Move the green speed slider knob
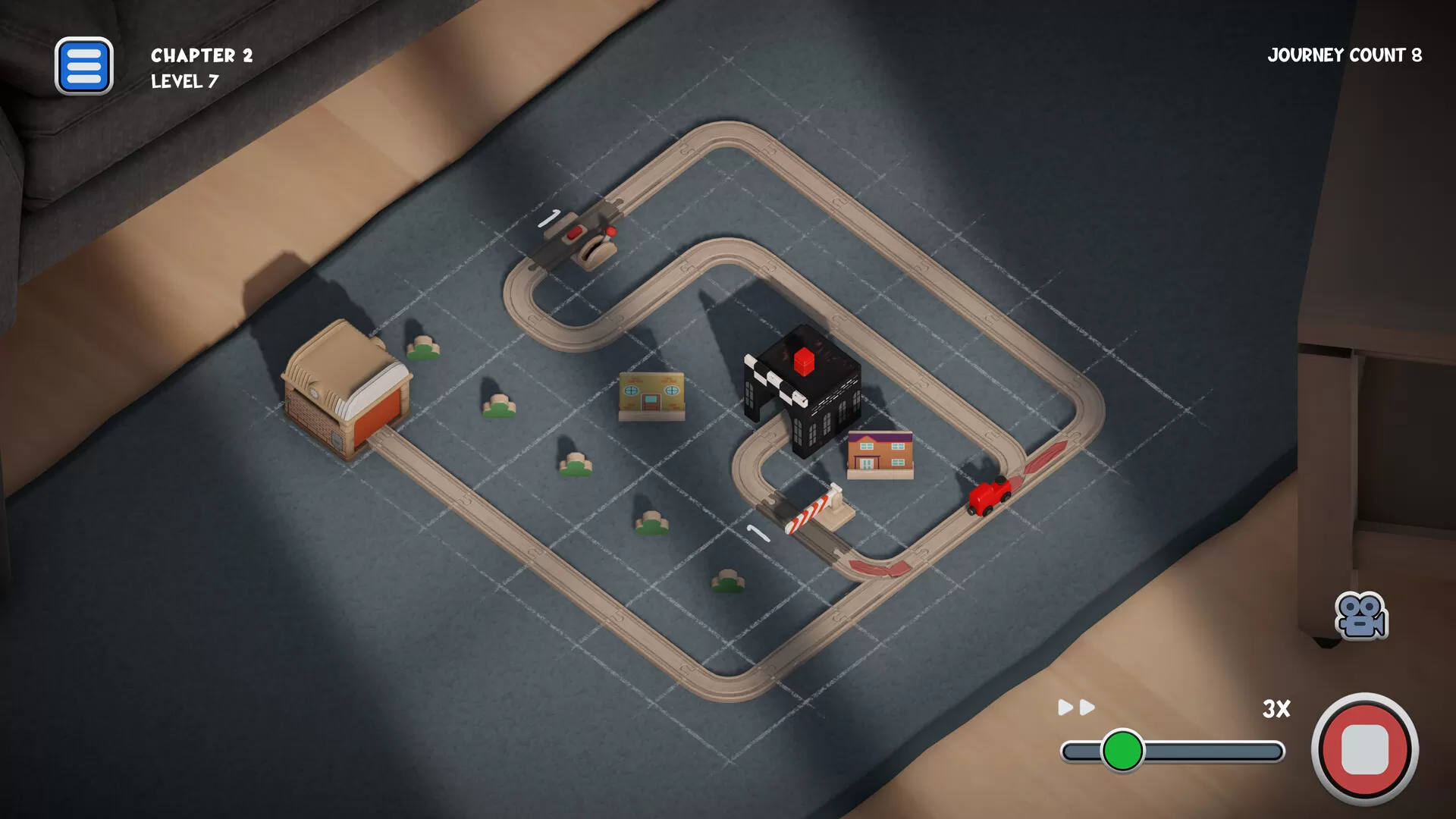Screen dimensions: 1456x819 (x=1125, y=750)
